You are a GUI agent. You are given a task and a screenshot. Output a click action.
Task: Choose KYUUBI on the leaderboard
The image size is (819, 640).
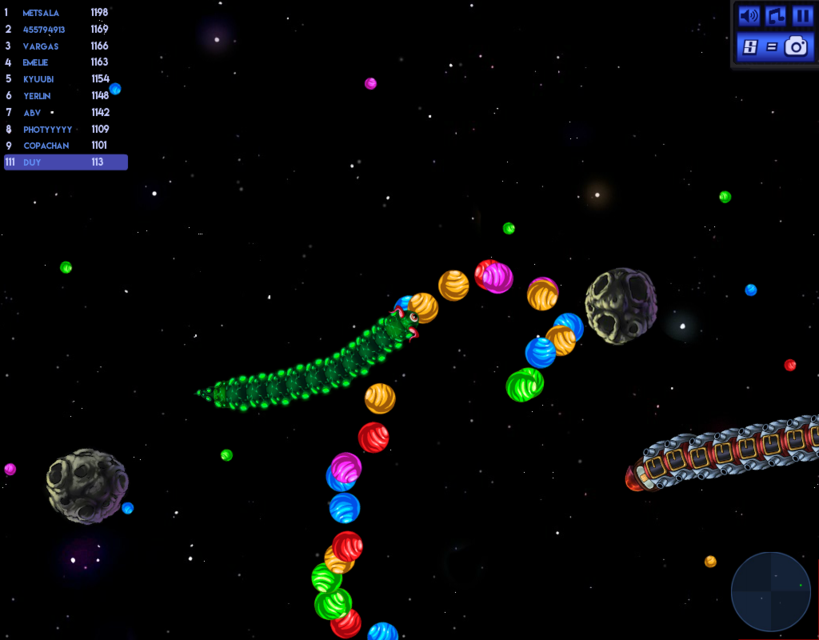click(38, 79)
